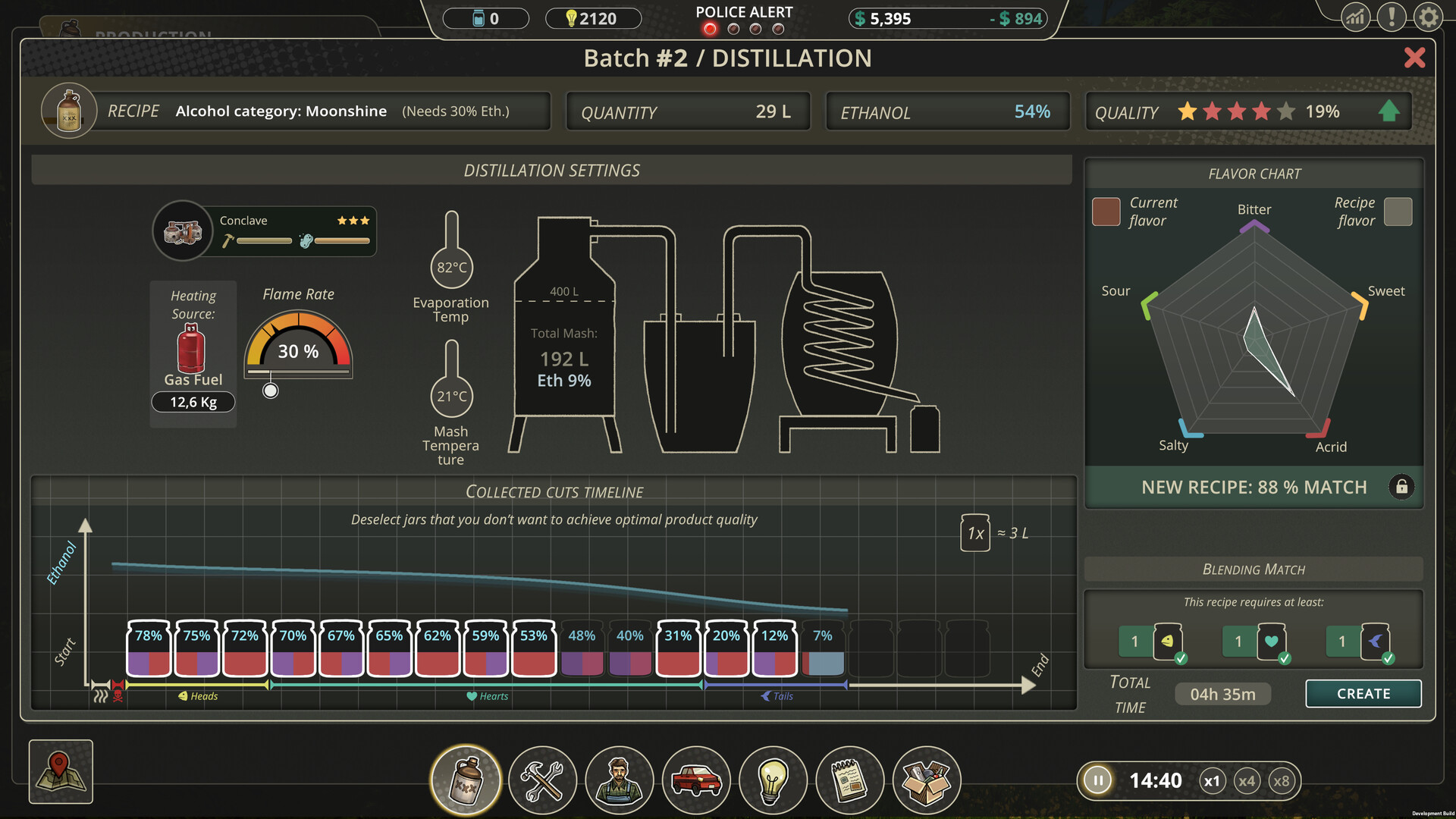The image size is (1456, 819).
Task: Toggle the 48% jar in the timeline
Action: point(582,648)
